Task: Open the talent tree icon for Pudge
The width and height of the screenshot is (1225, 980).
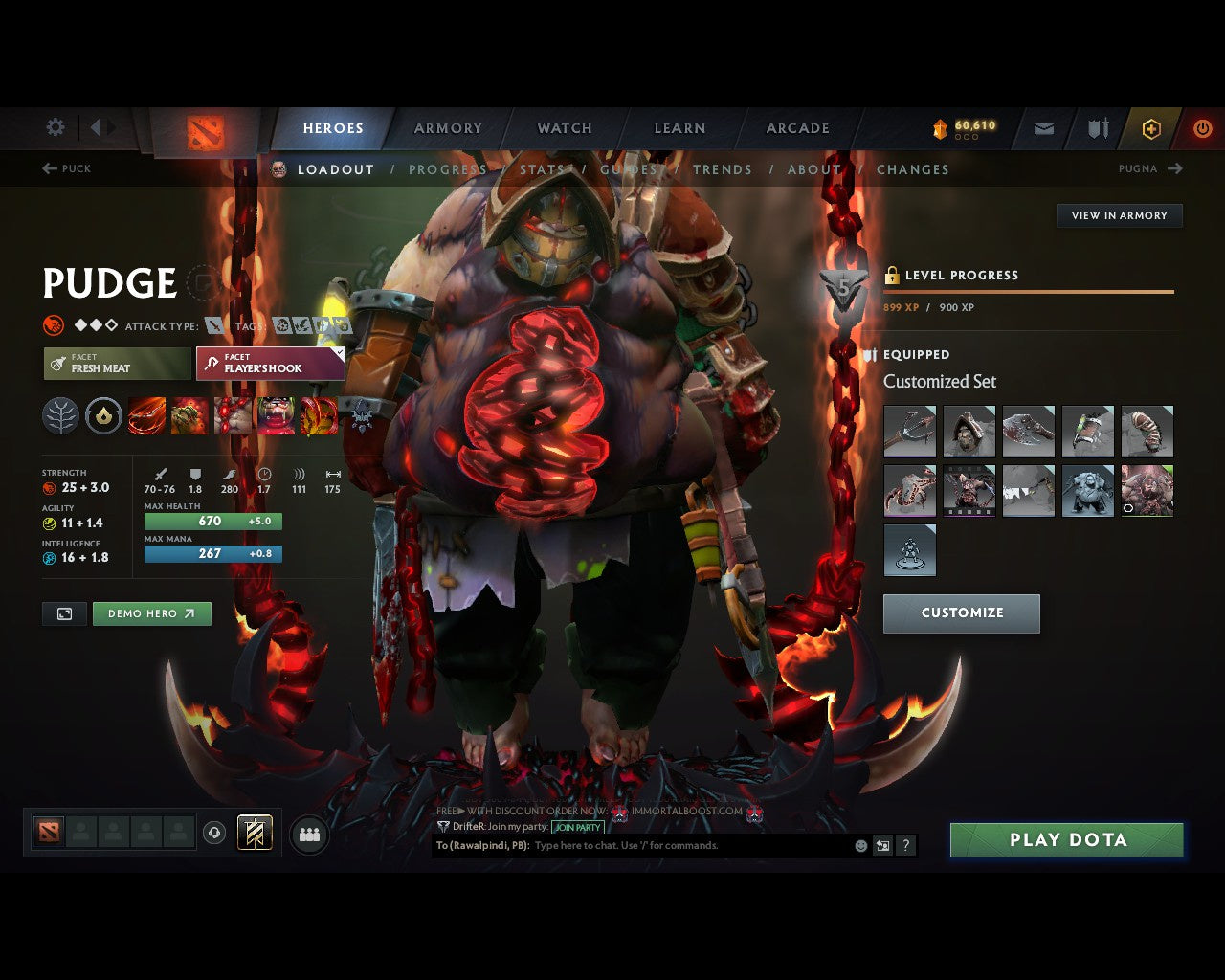Action: (x=61, y=415)
